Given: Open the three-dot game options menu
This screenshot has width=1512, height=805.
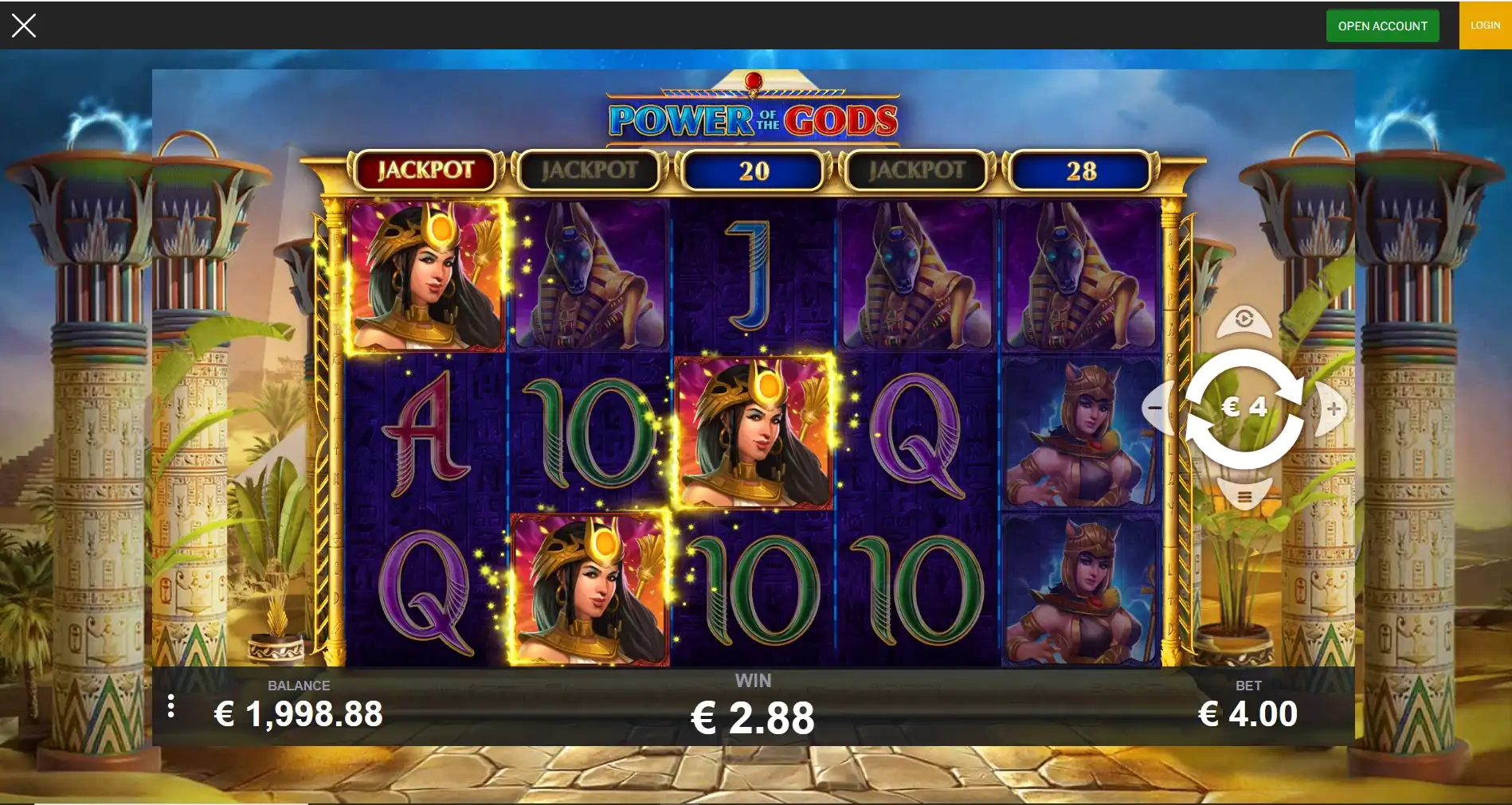Looking at the screenshot, I should tap(171, 706).
